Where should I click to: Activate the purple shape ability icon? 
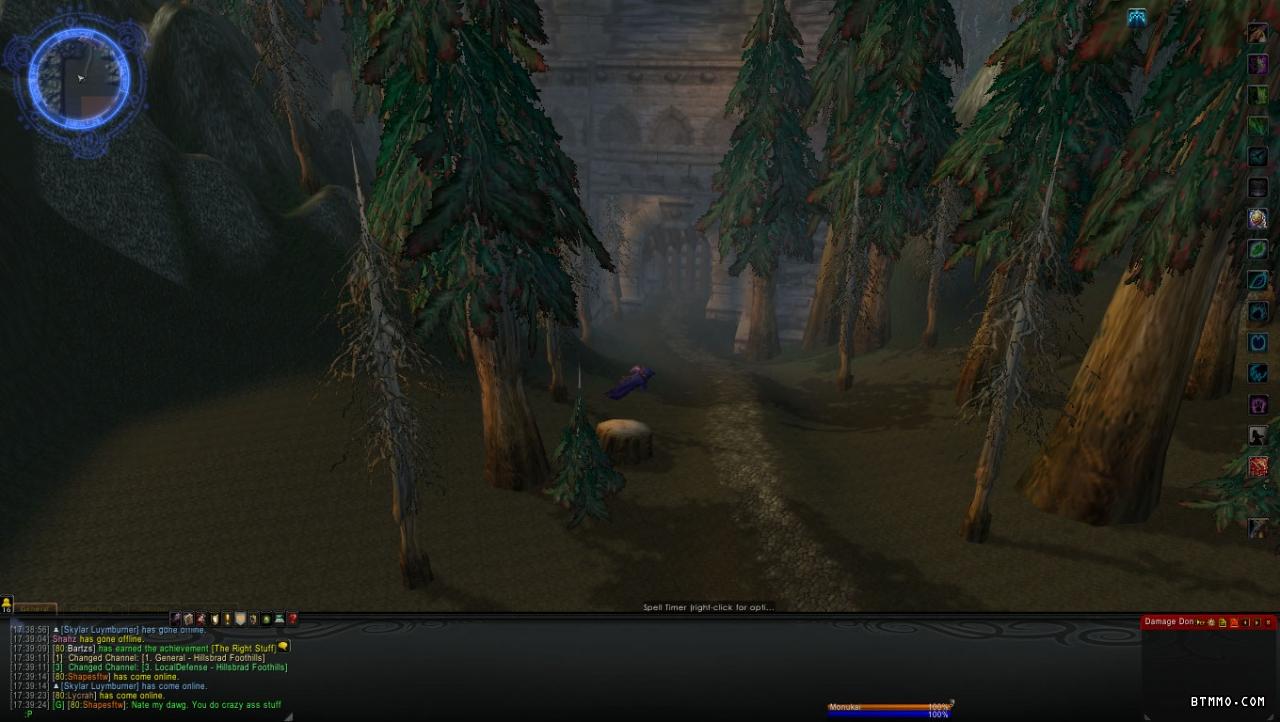1258,405
